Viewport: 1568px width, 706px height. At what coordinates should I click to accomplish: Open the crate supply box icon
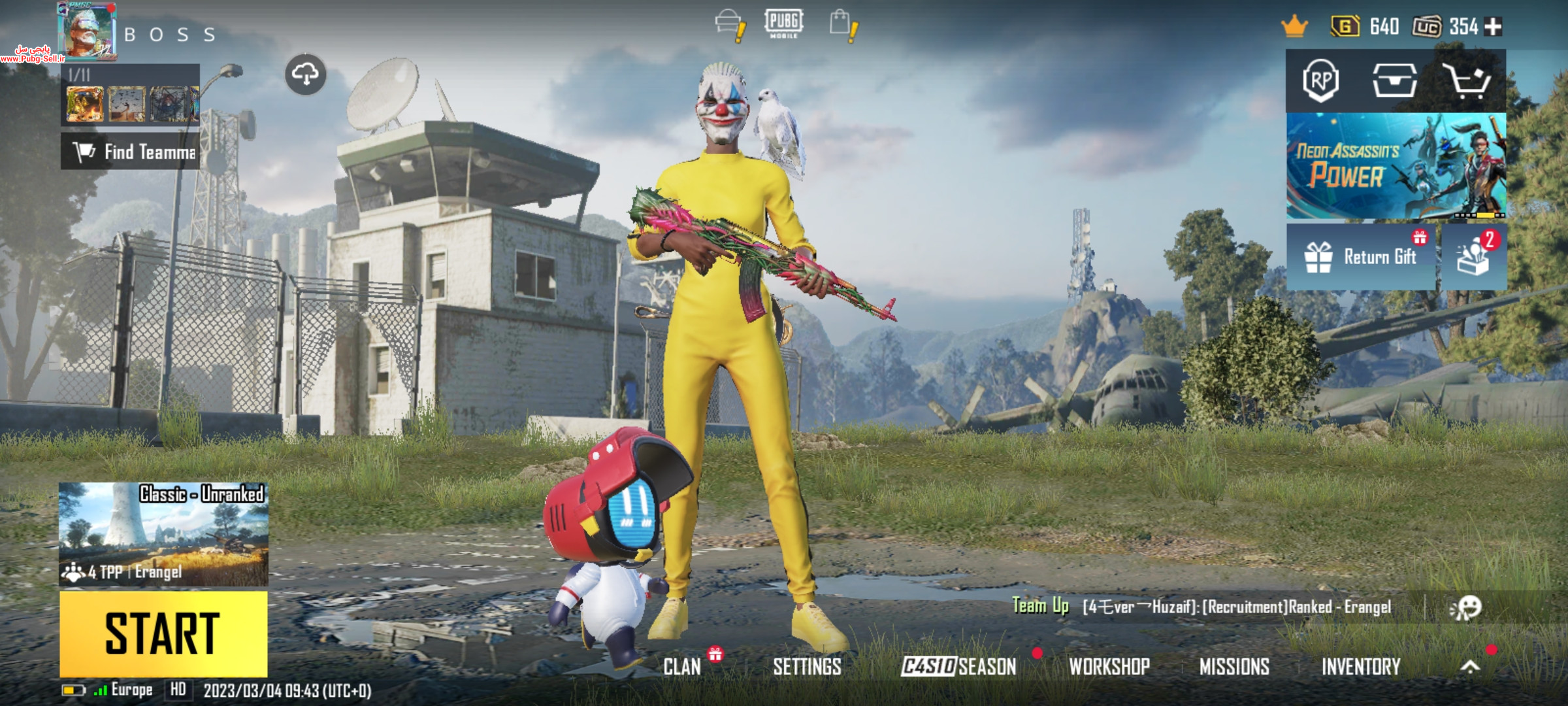pyautogui.click(x=1394, y=81)
